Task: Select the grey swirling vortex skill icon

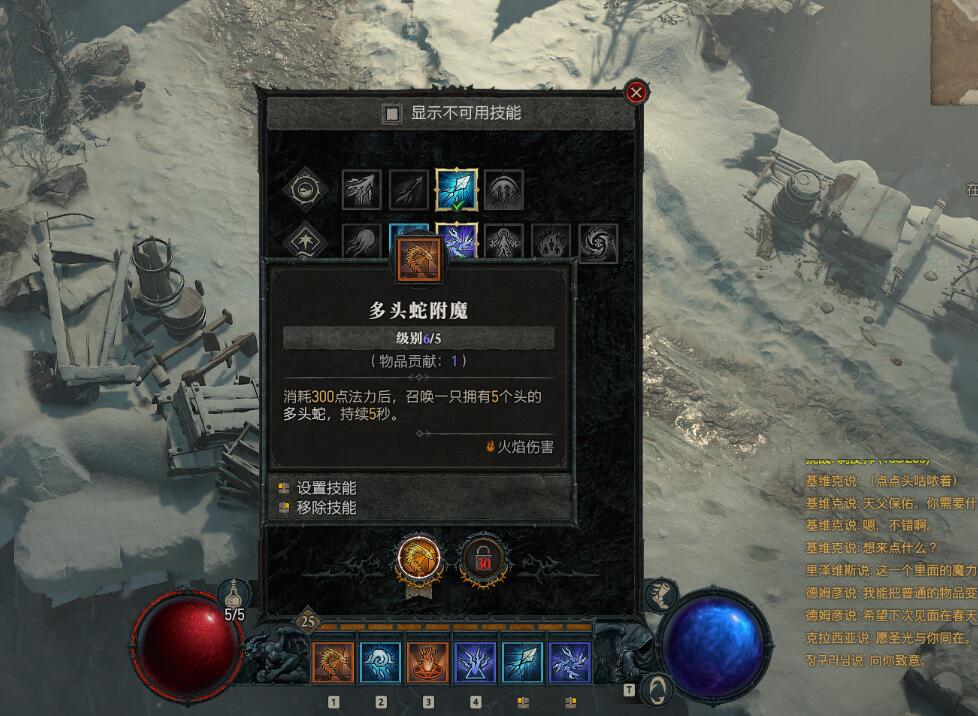Action: tap(598, 242)
